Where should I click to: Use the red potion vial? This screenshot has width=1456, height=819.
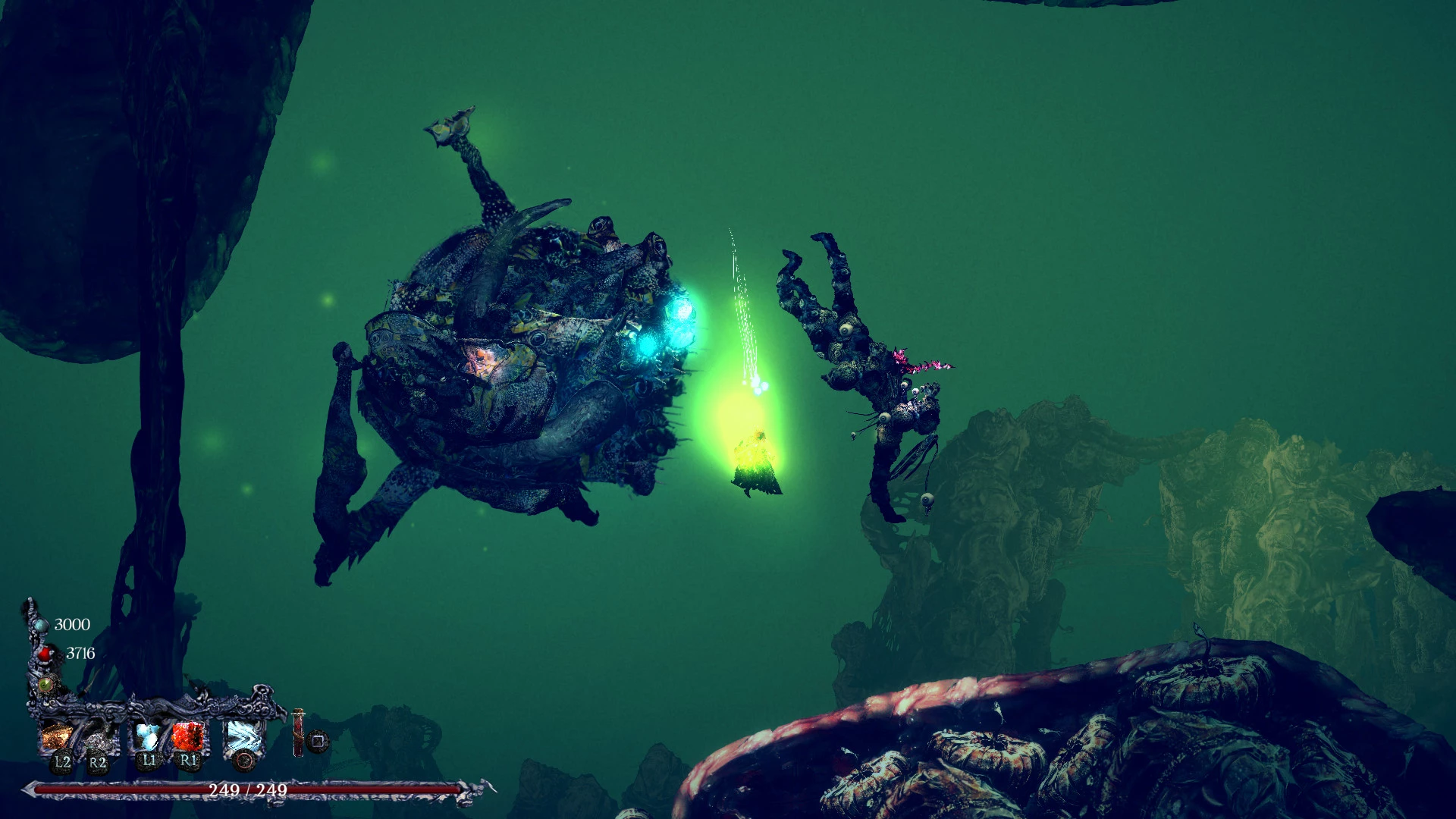[x=299, y=733]
